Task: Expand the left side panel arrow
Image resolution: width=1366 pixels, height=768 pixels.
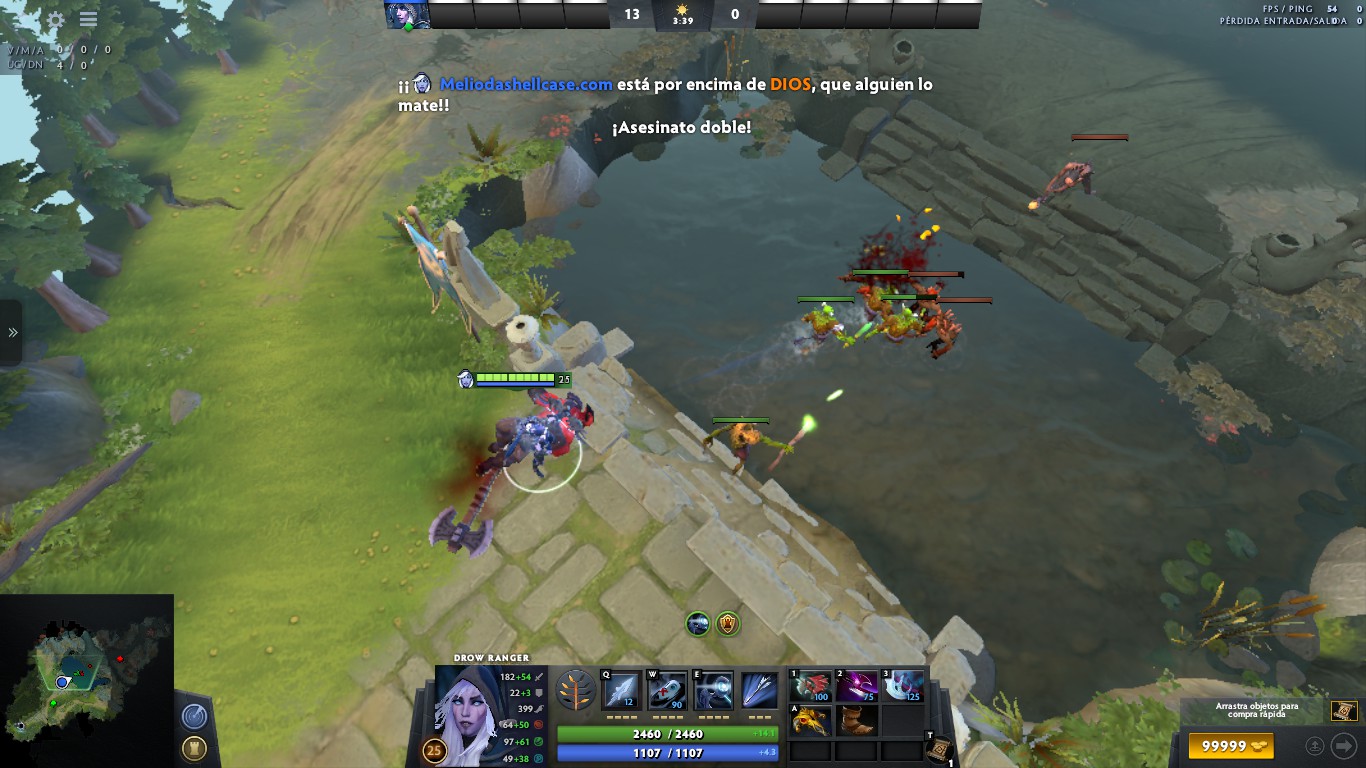Action: tap(12, 332)
